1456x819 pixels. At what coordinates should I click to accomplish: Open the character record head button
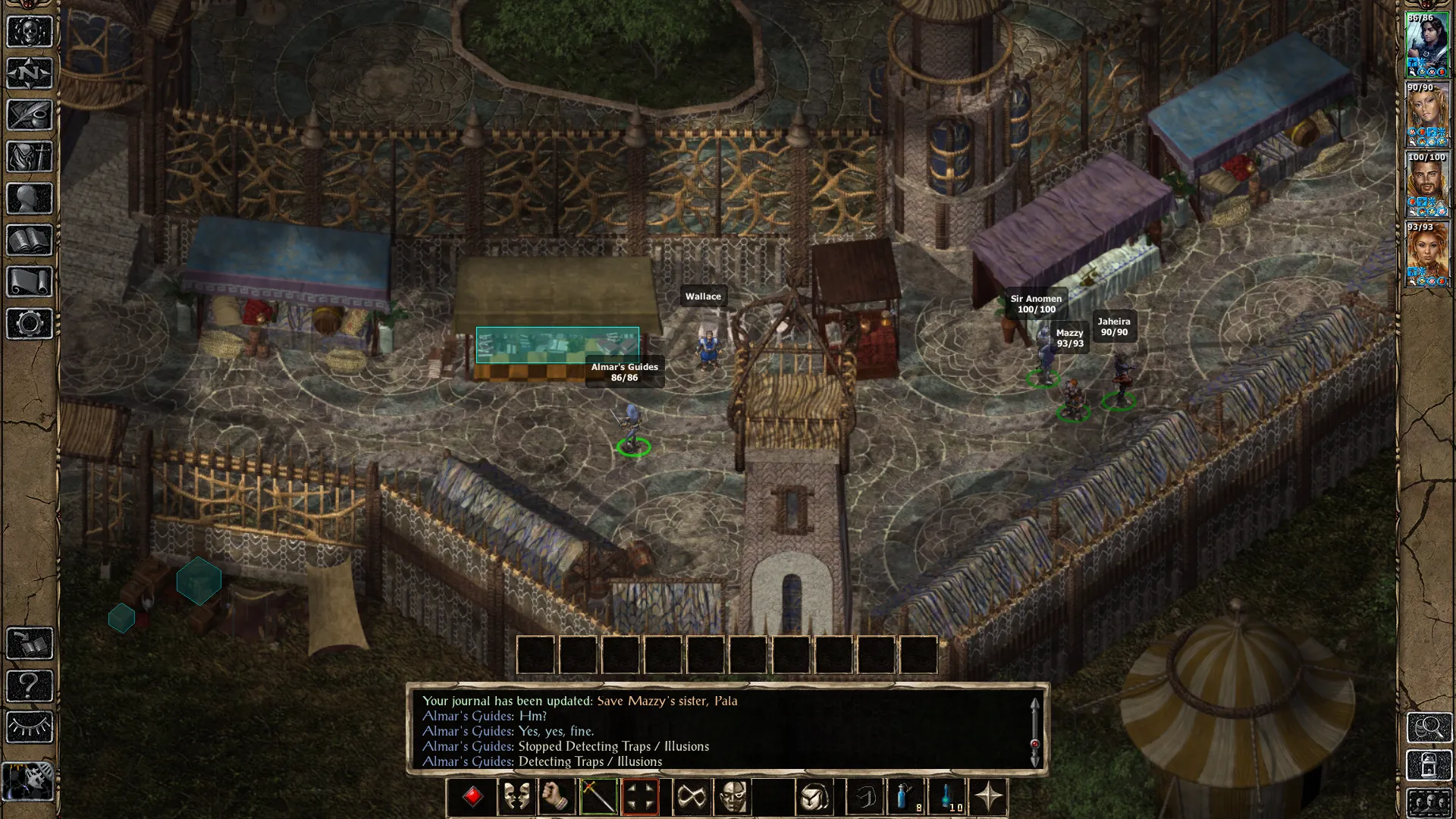30,199
